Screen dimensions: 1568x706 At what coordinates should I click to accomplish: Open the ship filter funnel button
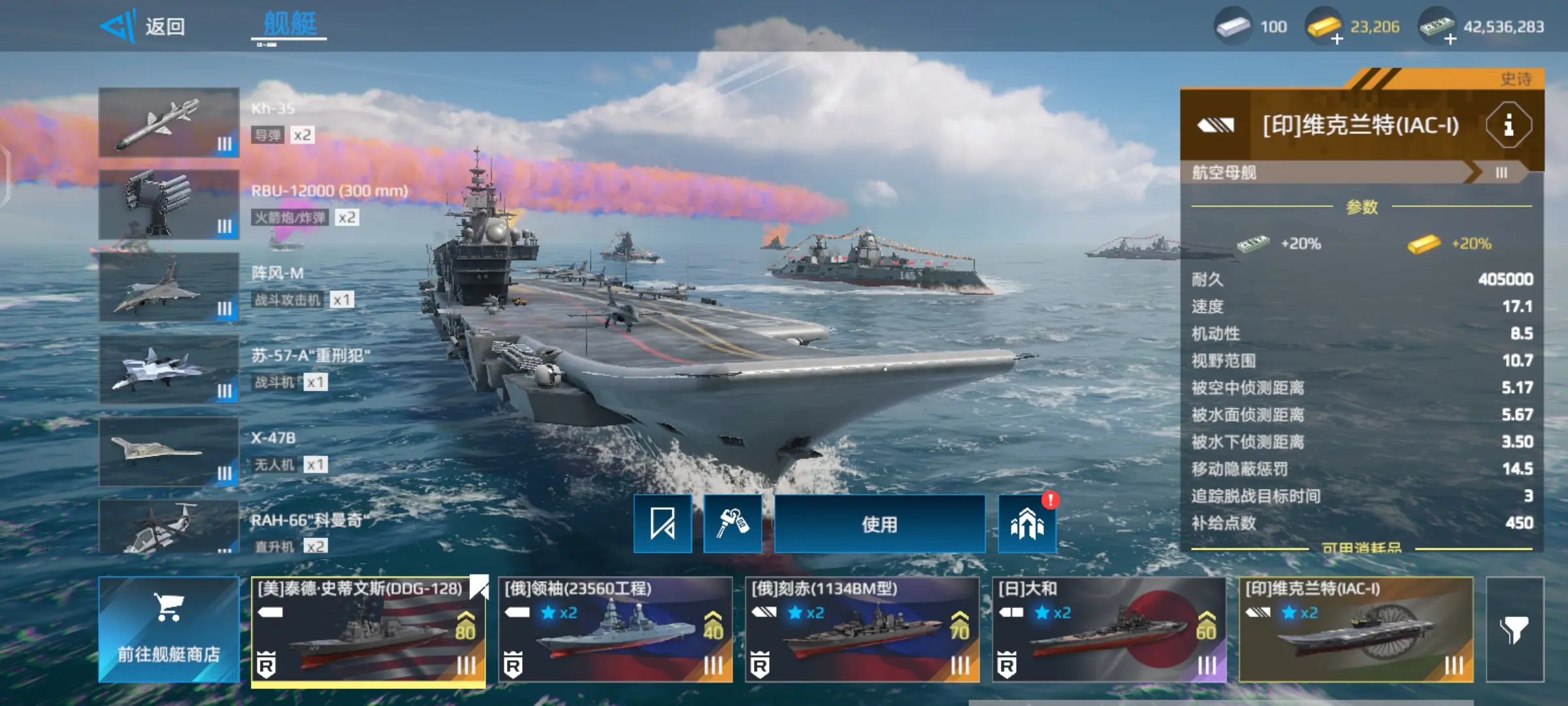pos(1514,630)
